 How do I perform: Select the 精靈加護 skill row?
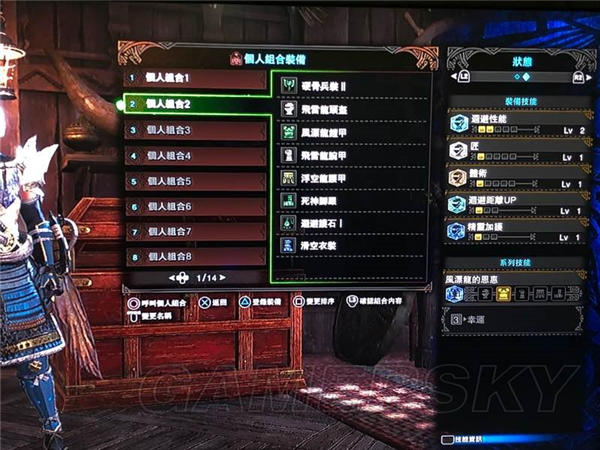[x=516, y=232]
